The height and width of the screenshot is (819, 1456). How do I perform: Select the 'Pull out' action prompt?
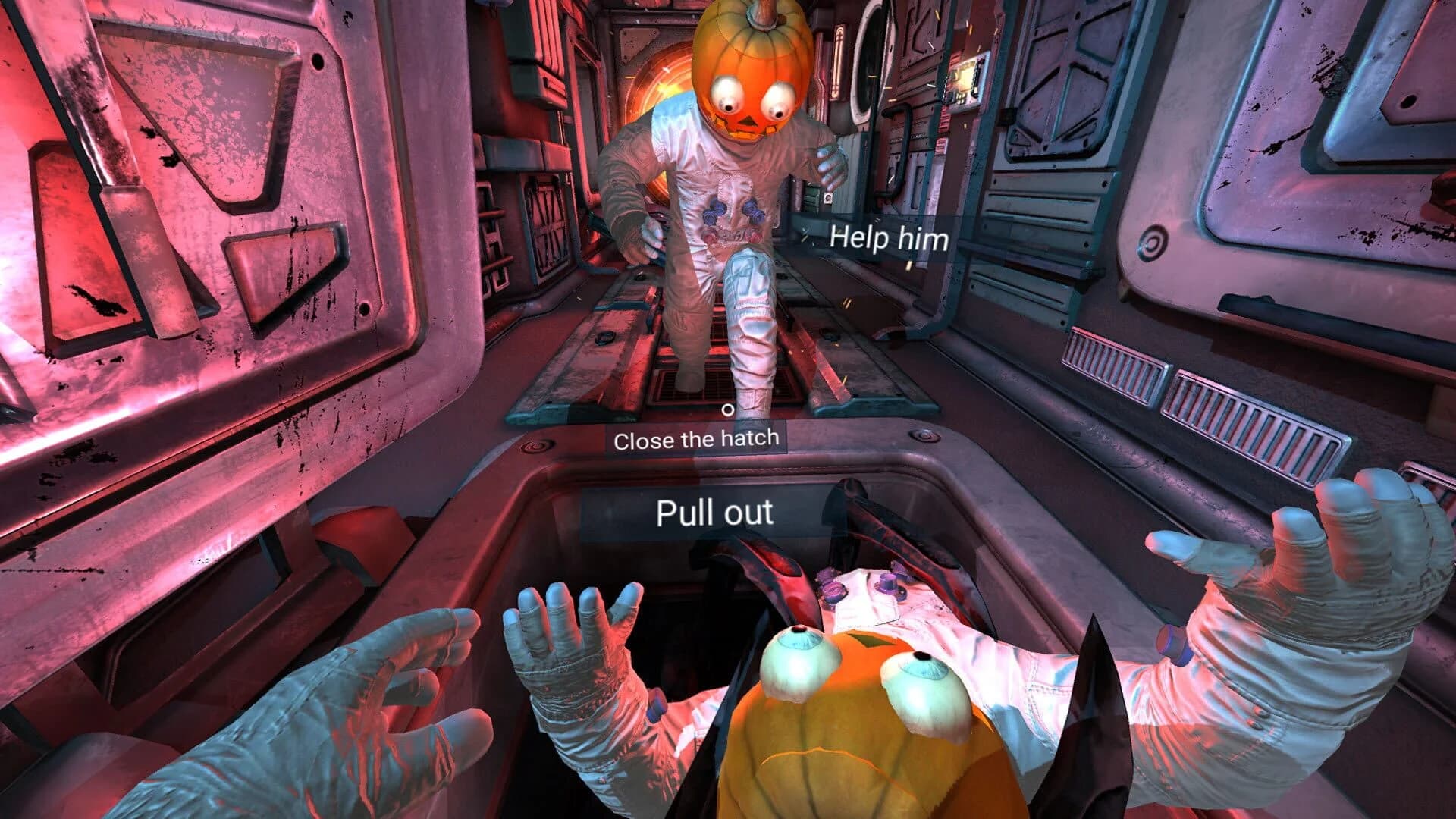tap(716, 513)
